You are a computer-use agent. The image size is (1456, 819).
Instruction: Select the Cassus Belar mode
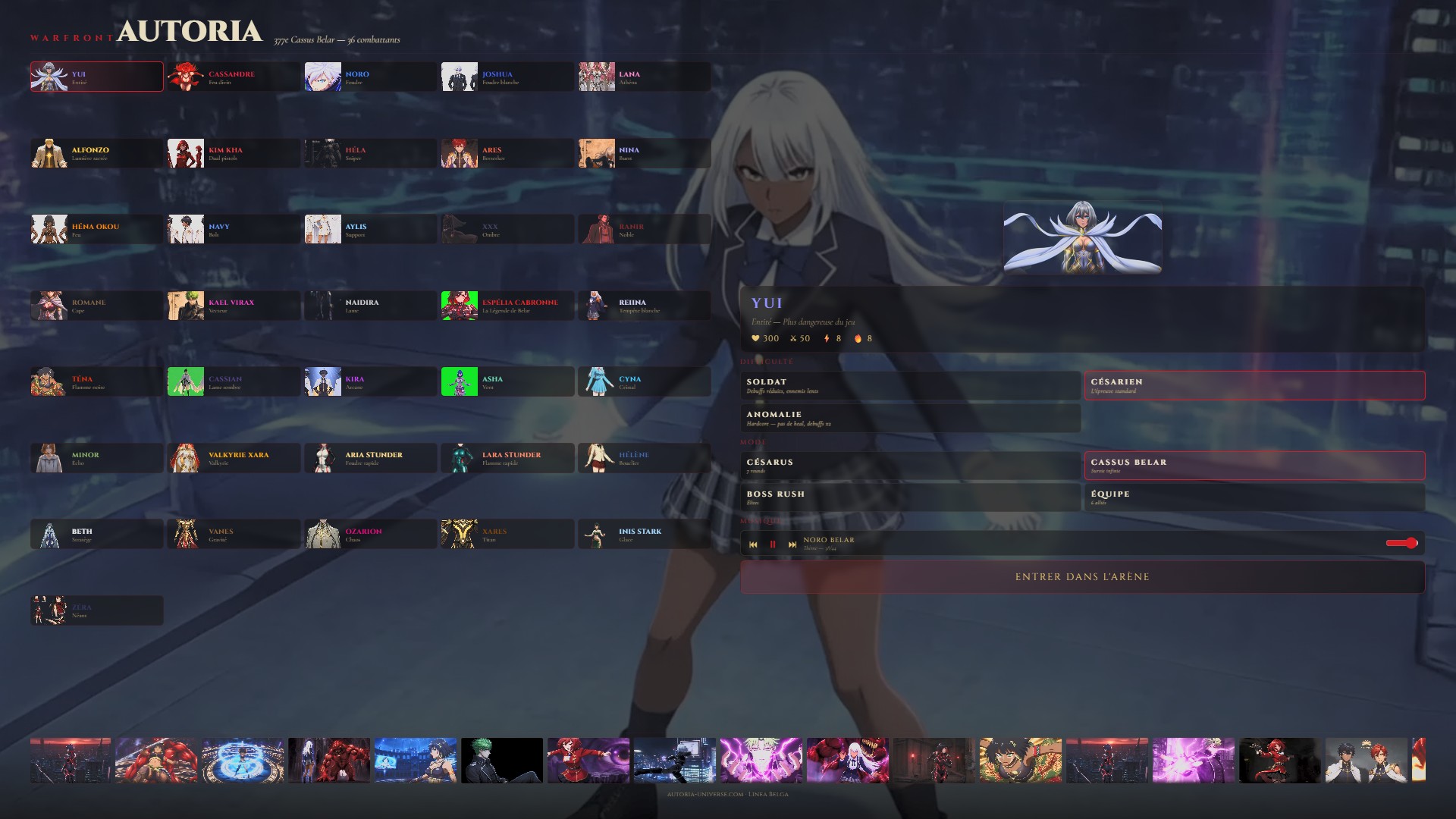tap(1254, 466)
